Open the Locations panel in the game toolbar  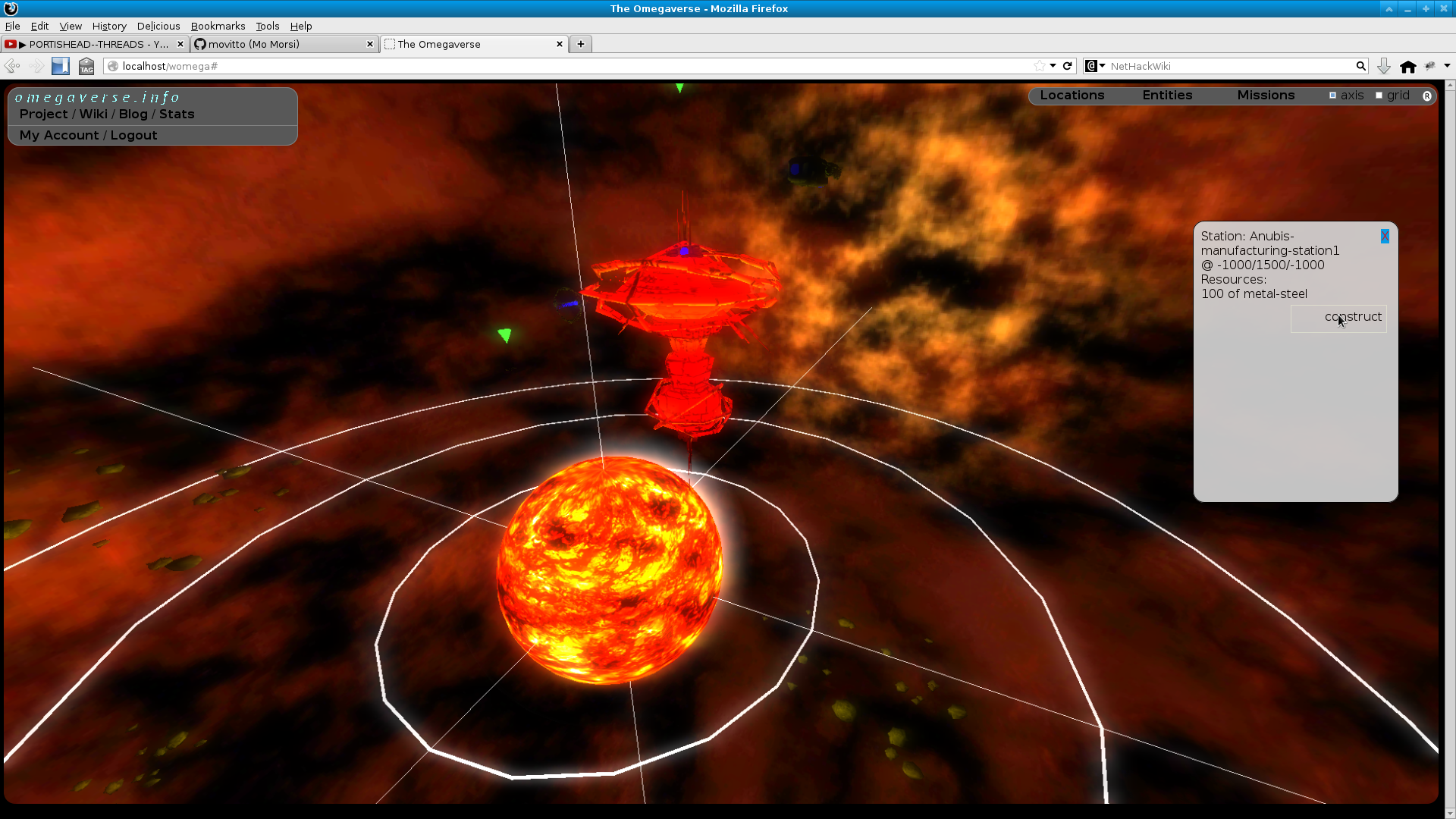pos(1072,95)
